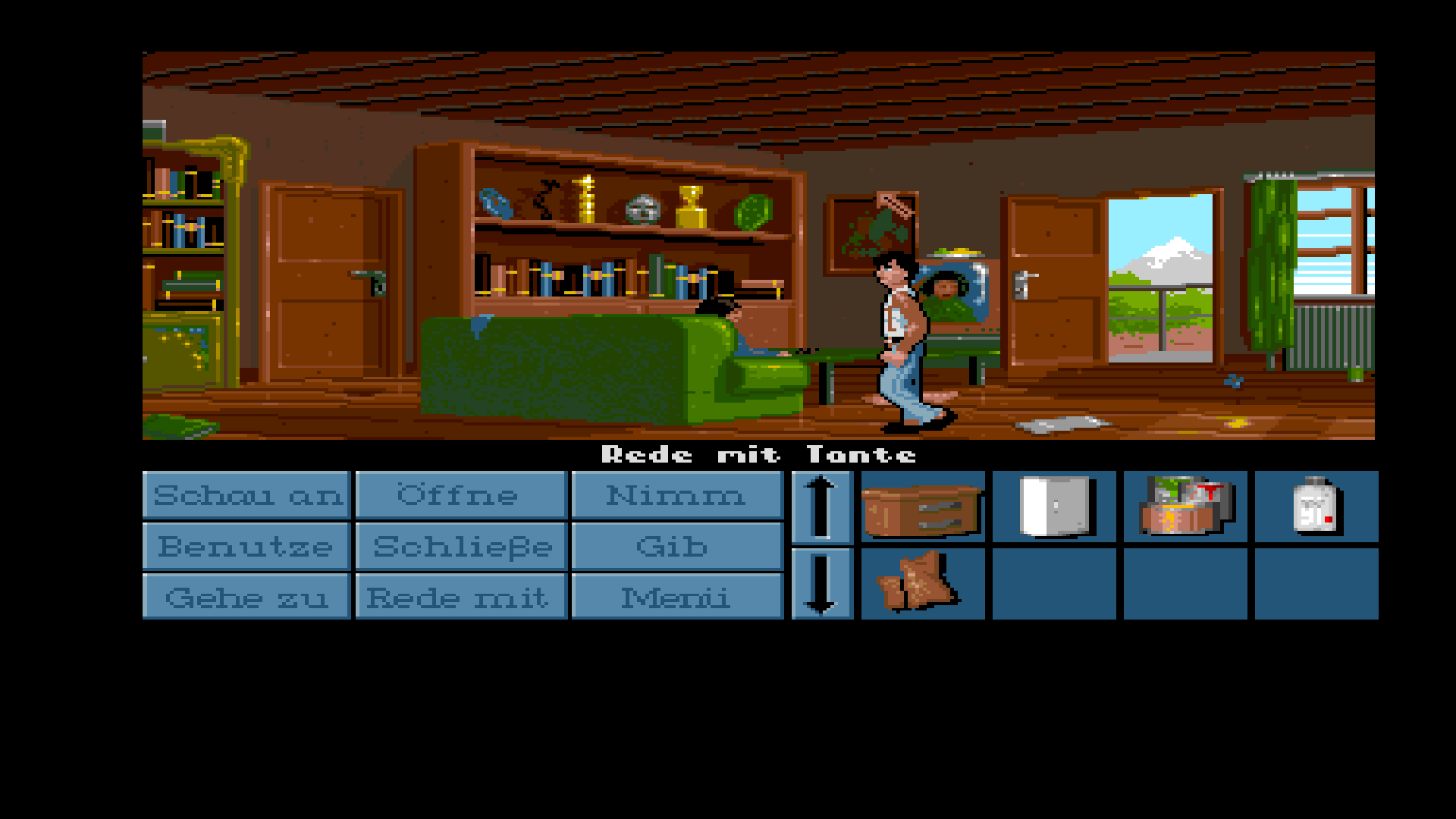The height and width of the screenshot is (819, 1456).
Task: Select the "Benutze" verb button
Action: (x=246, y=546)
